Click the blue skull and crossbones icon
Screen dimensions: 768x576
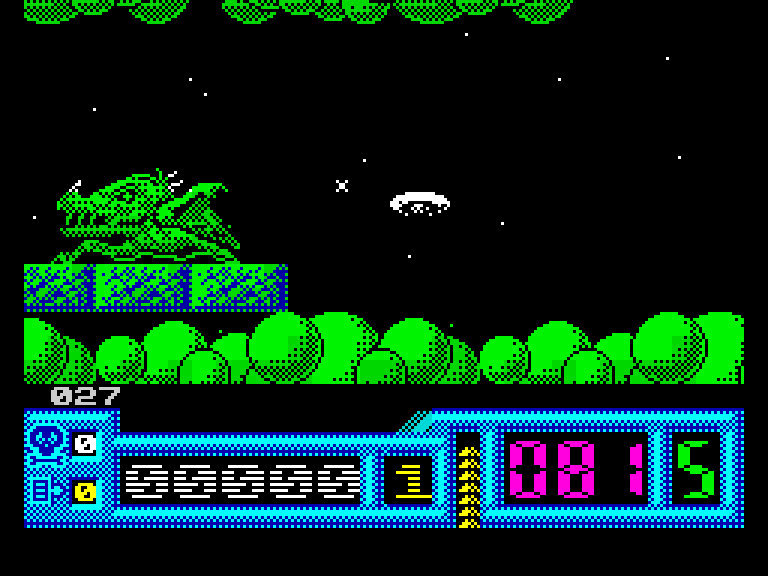click(x=46, y=443)
